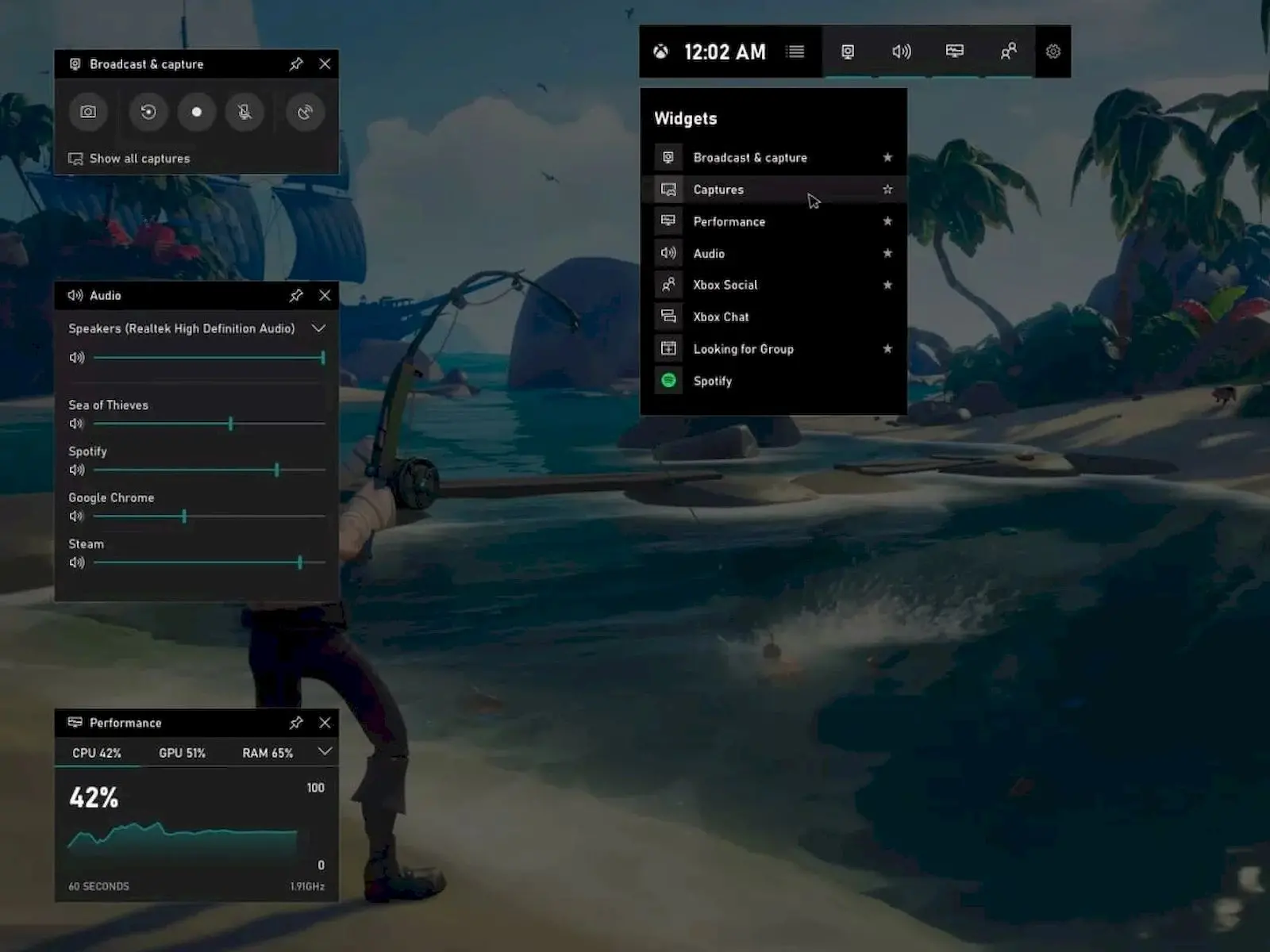Viewport: 1270px width, 952px height.
Task: Select Xbox Chat in the Widgets menu
Action: pyautogui.click(x=721, y=317)
